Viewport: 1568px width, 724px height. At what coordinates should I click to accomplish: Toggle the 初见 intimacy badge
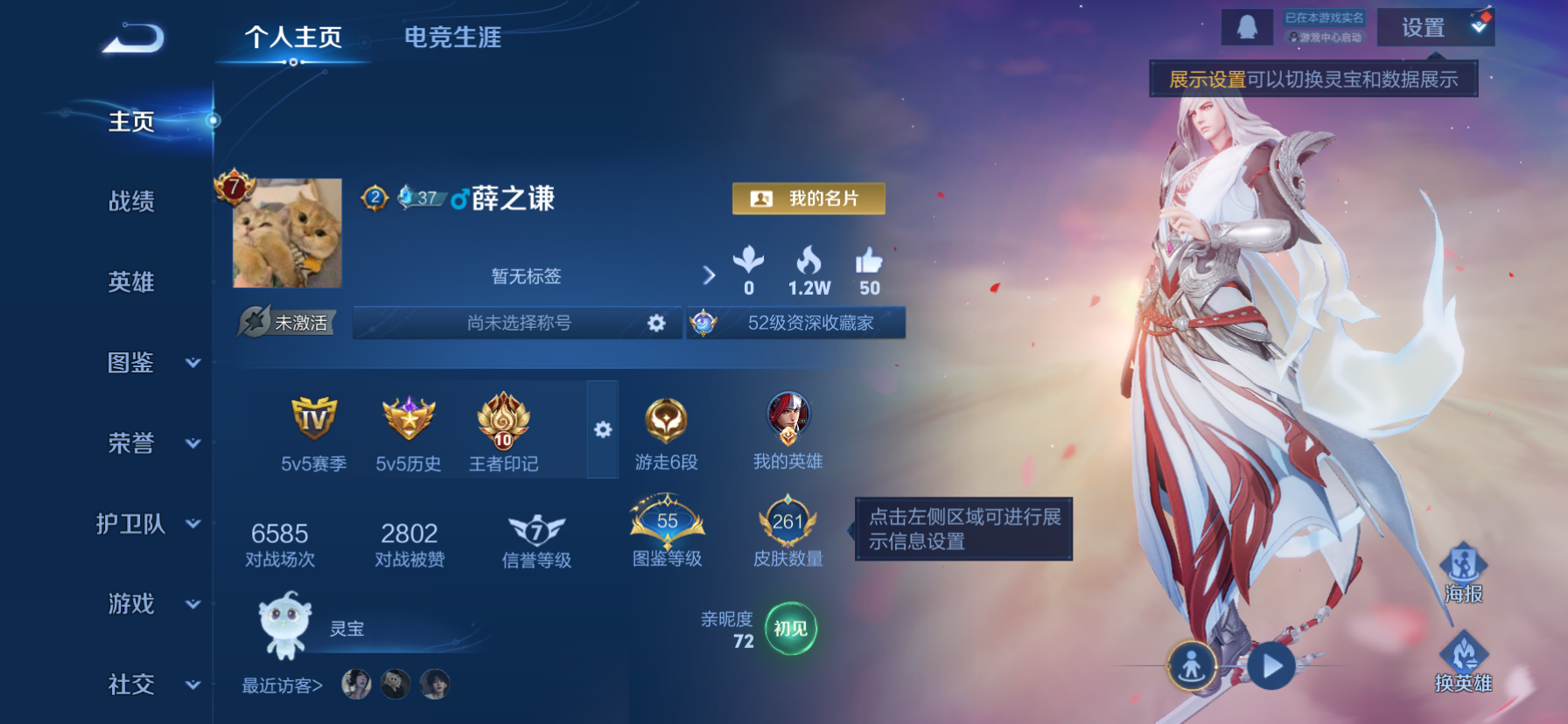click(x=789, y=630)
